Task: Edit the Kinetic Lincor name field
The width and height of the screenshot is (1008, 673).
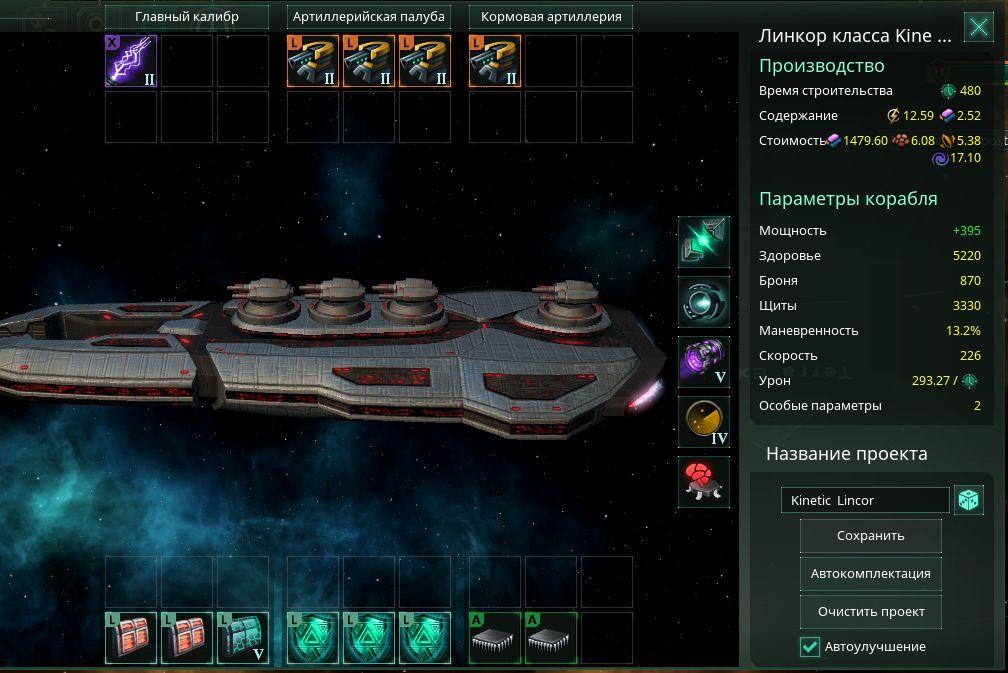Action: click(x=864, y=501)
